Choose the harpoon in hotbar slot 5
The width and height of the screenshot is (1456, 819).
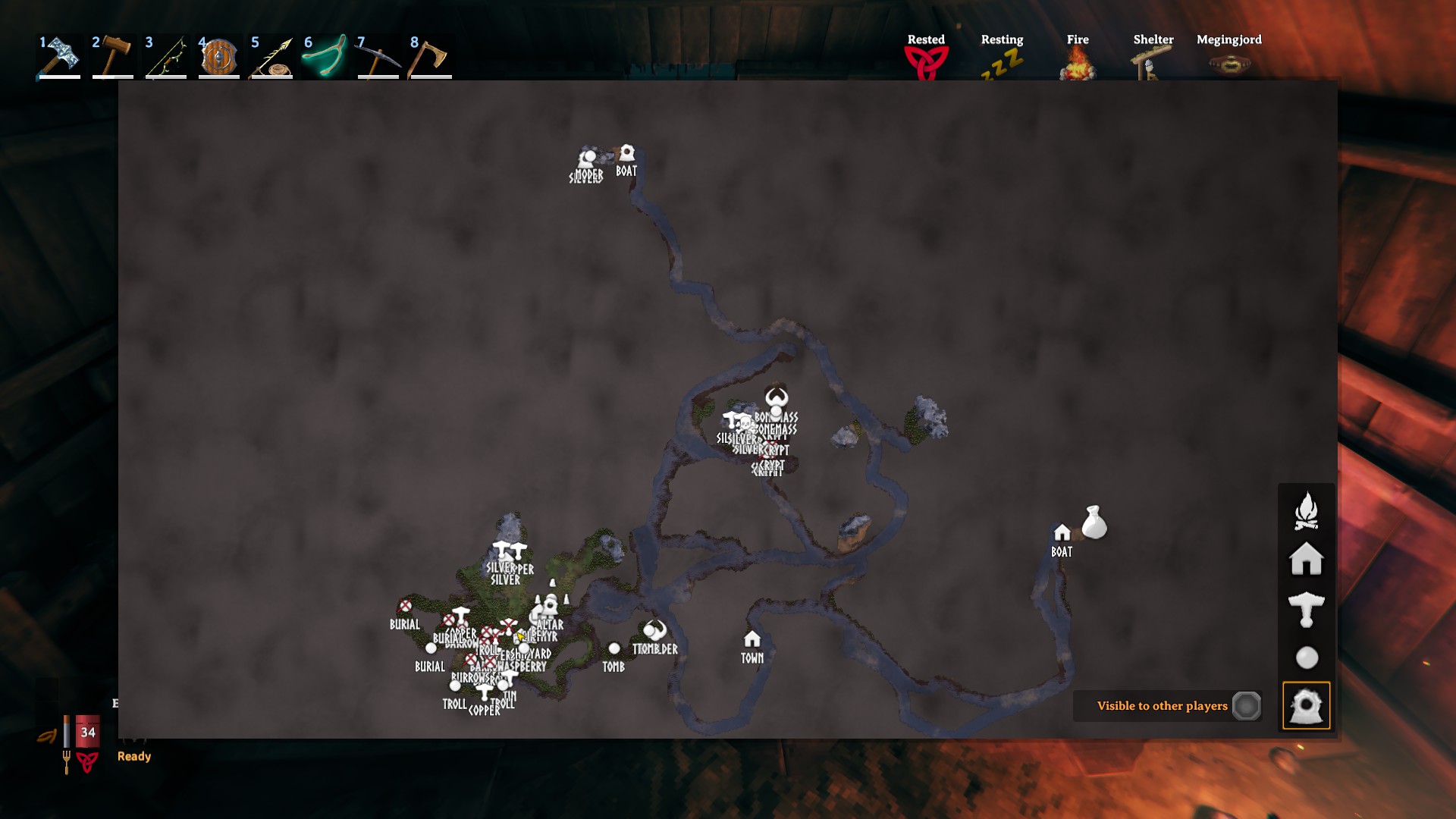(272, 57)
